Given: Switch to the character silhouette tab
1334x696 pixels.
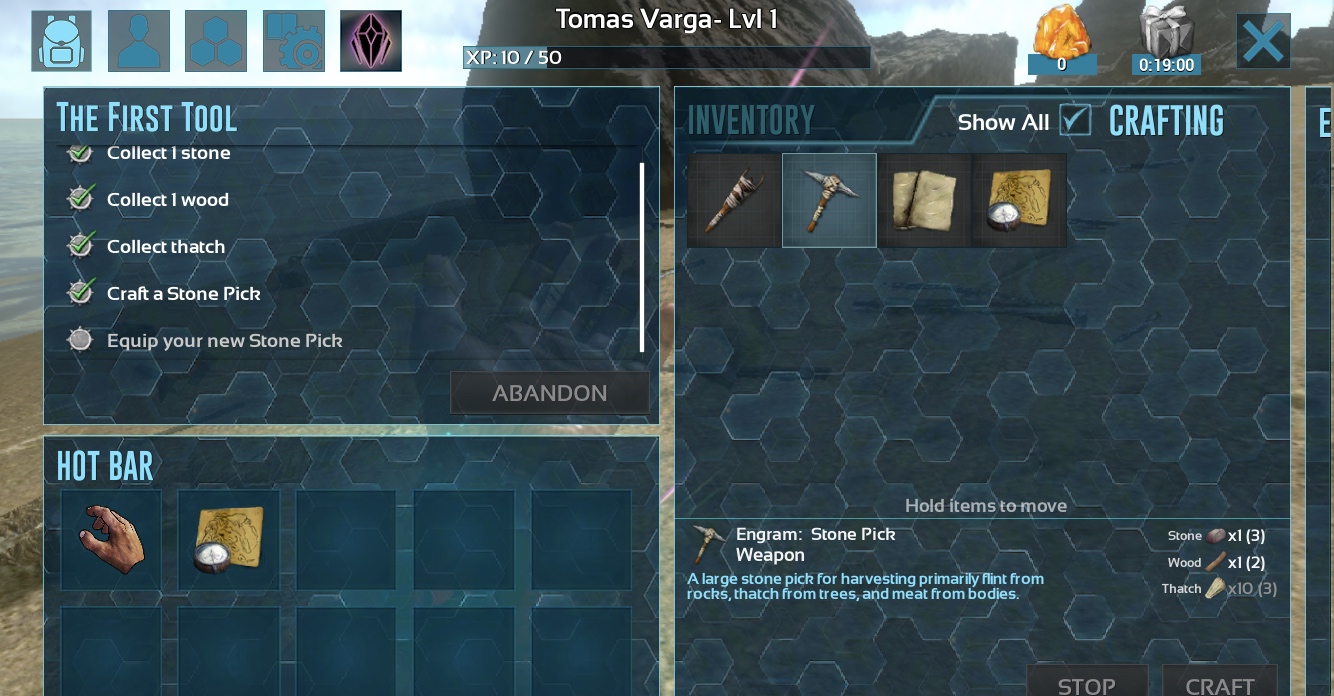Looking at the screenshot, I should tap(139, 41).
